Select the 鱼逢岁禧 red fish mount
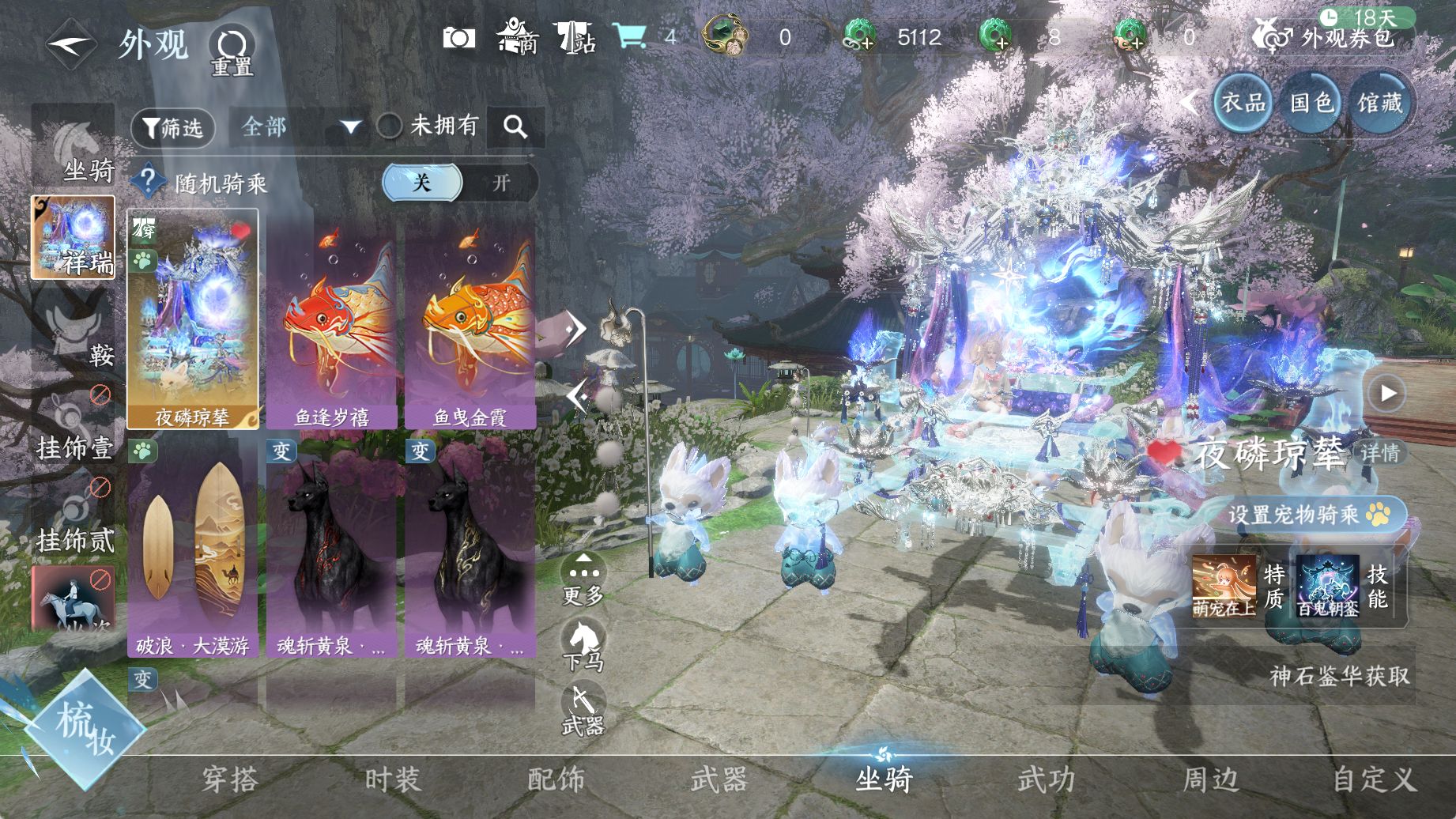The height and width of the screenshot is (819, 1456). coord(332,324)
